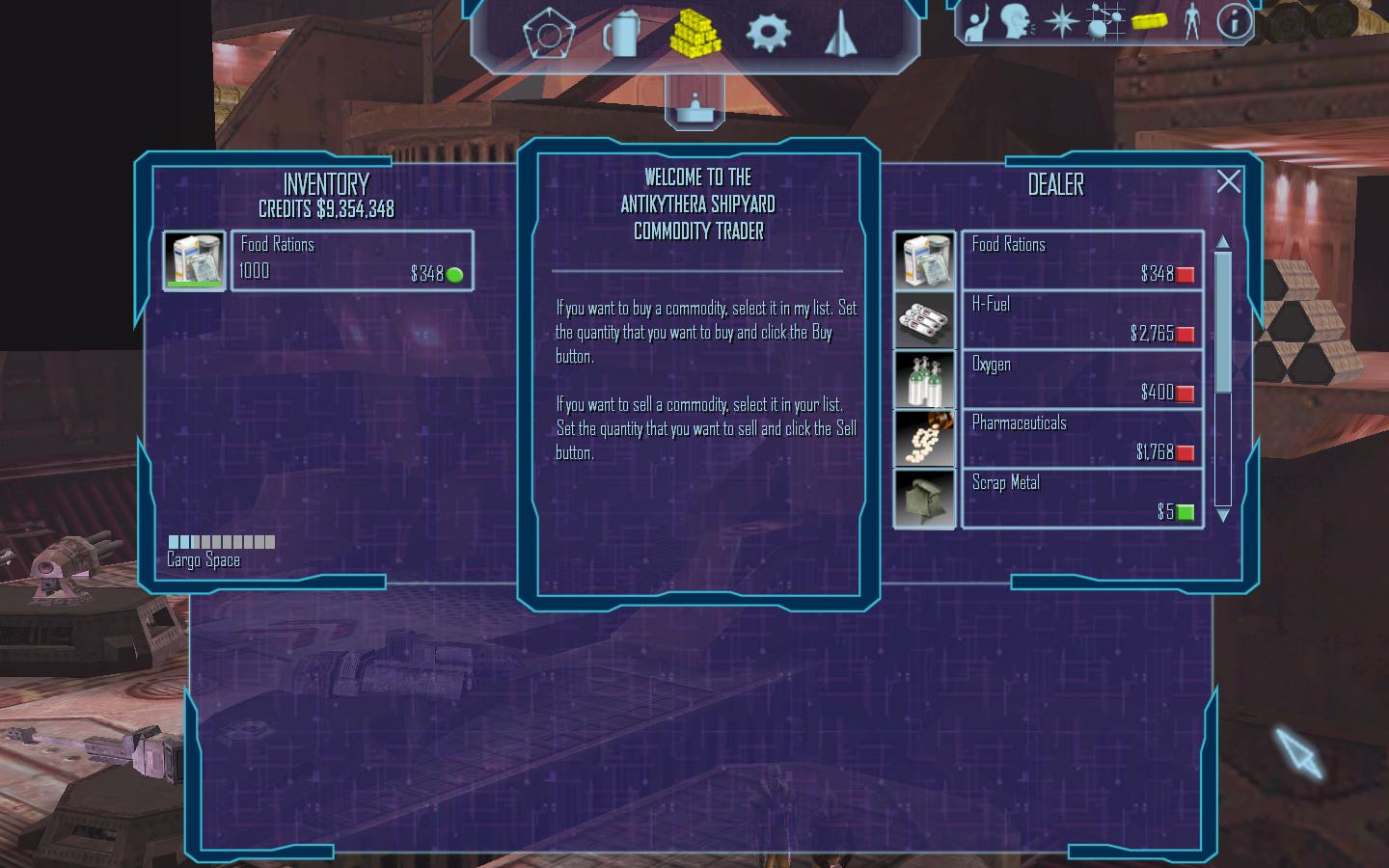Screen dimensions: 1389x868
Task: Choose H-Fuel from the dealer list
Action: [x=1081, y=320]
